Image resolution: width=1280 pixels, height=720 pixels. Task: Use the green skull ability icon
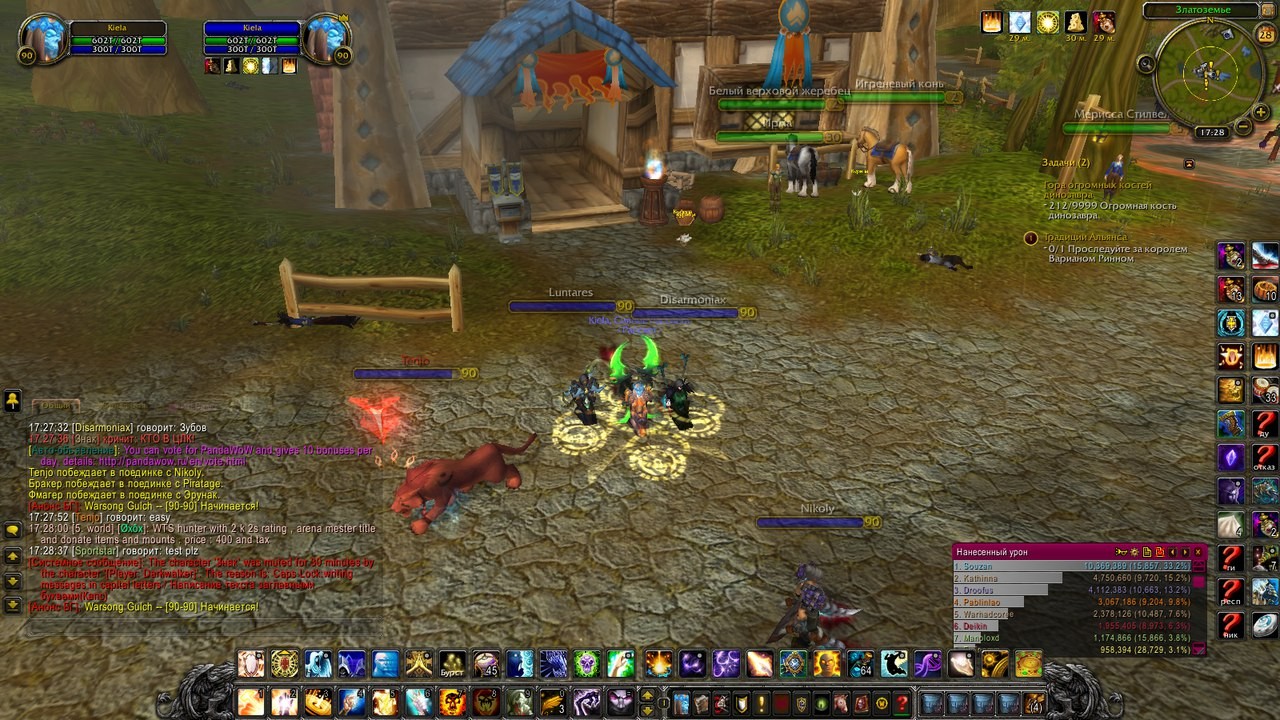(x=587, y=663)
